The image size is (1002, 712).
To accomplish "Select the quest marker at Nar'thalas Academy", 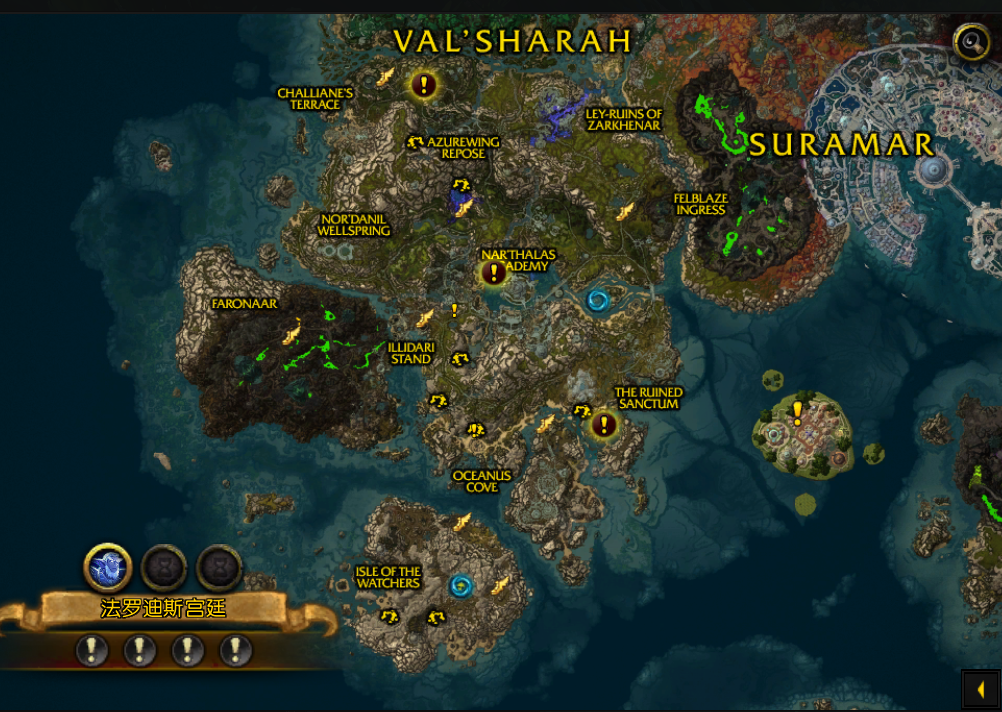I will click(x=494, y=272).
